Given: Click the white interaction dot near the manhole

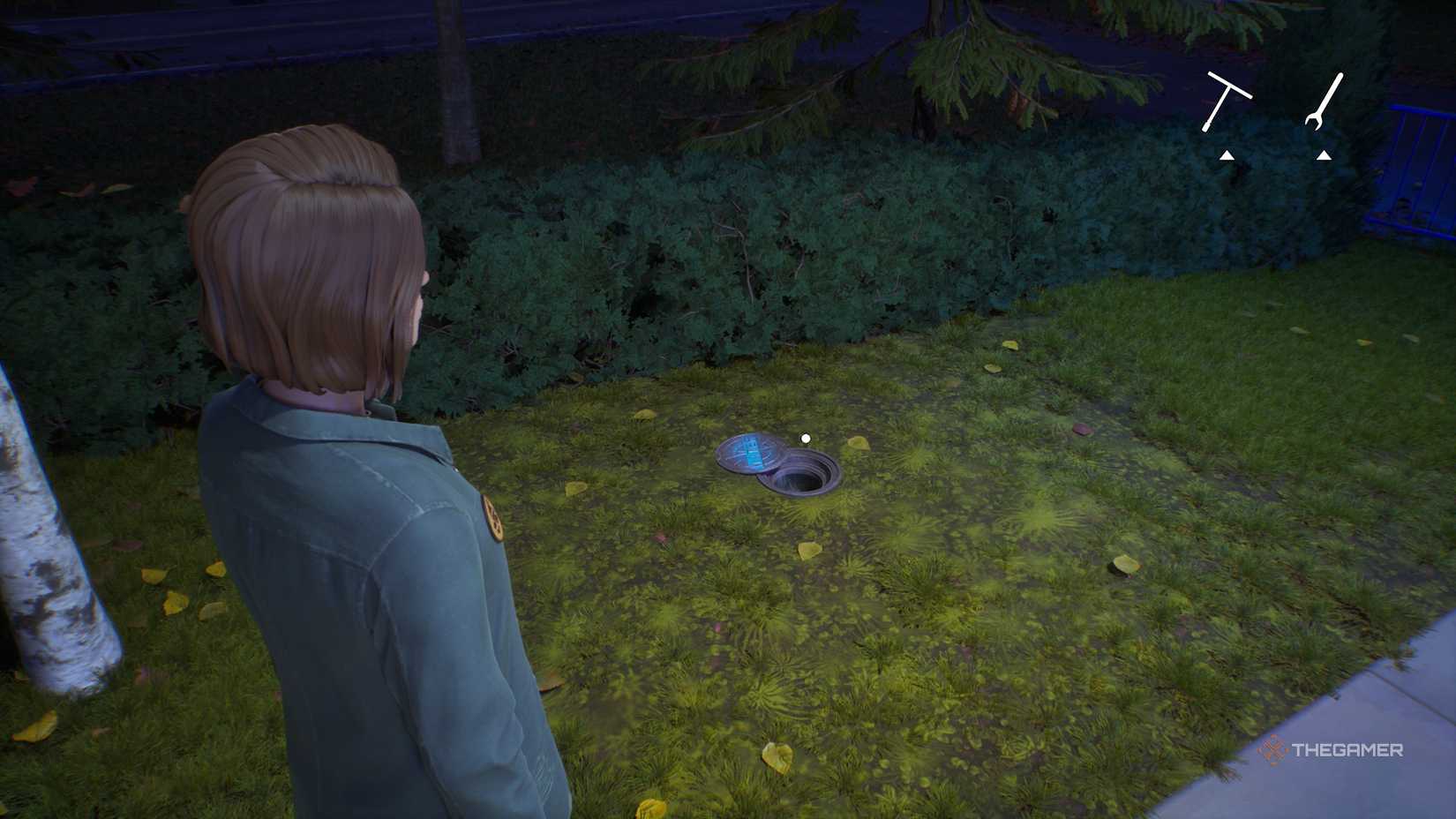Looking at the screenshot, I should tap(806, 438).
